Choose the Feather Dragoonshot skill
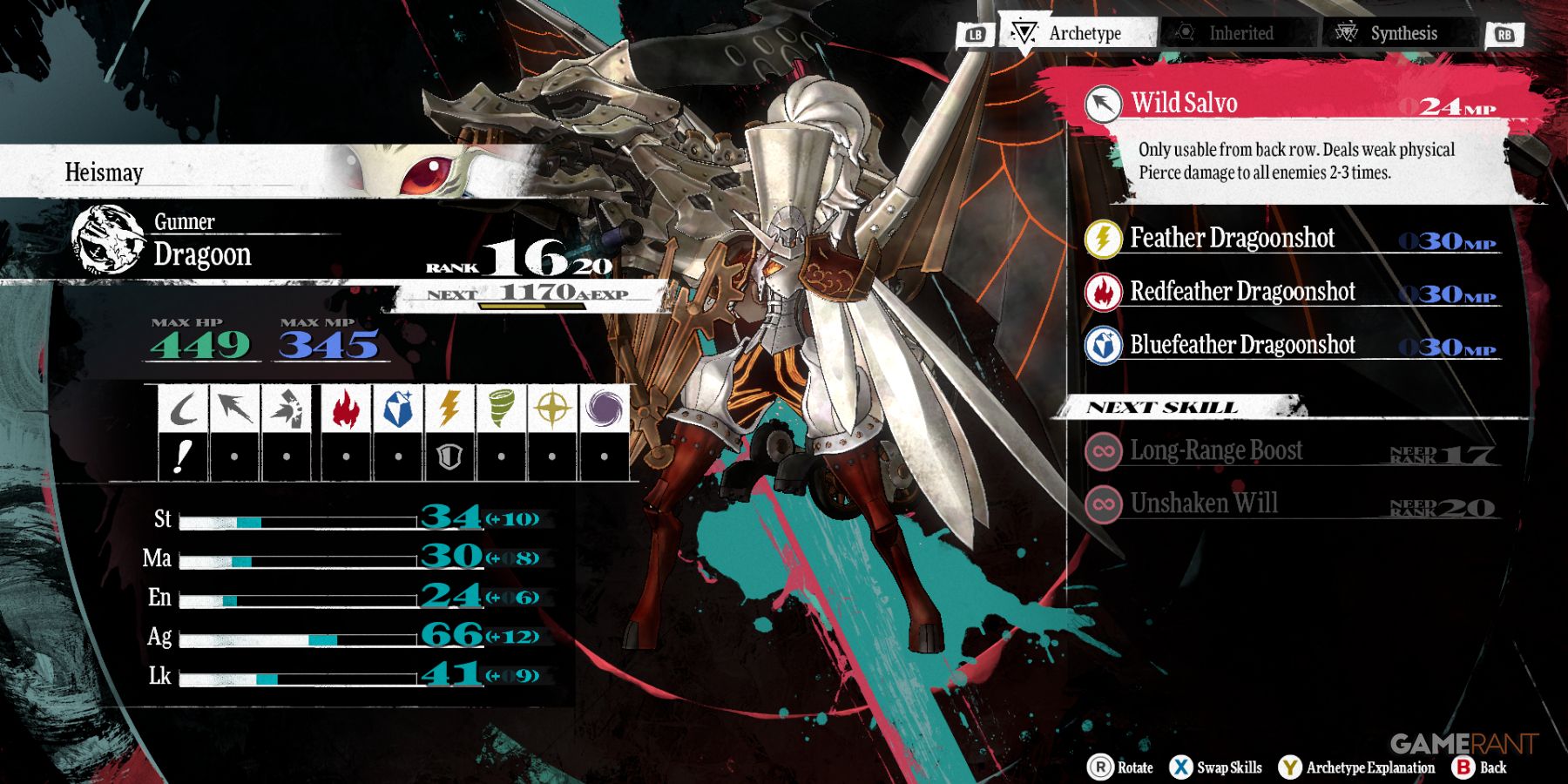Image resolution: width=1568 pixels, height=784 pixels. pyautogui.click(x=1232, y=238)
